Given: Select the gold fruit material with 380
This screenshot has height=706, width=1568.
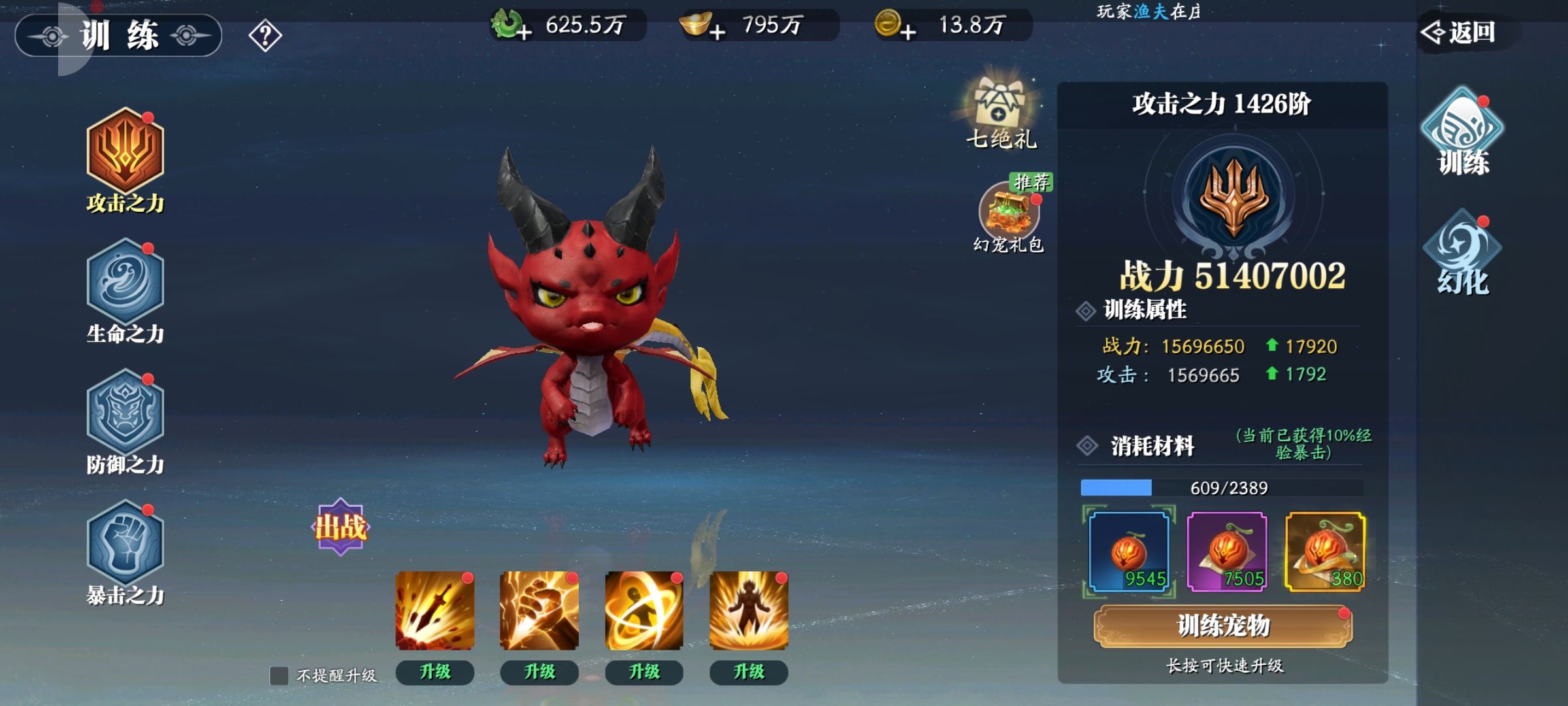Looking at the screenshot, I should click(x=1325, y=552).
